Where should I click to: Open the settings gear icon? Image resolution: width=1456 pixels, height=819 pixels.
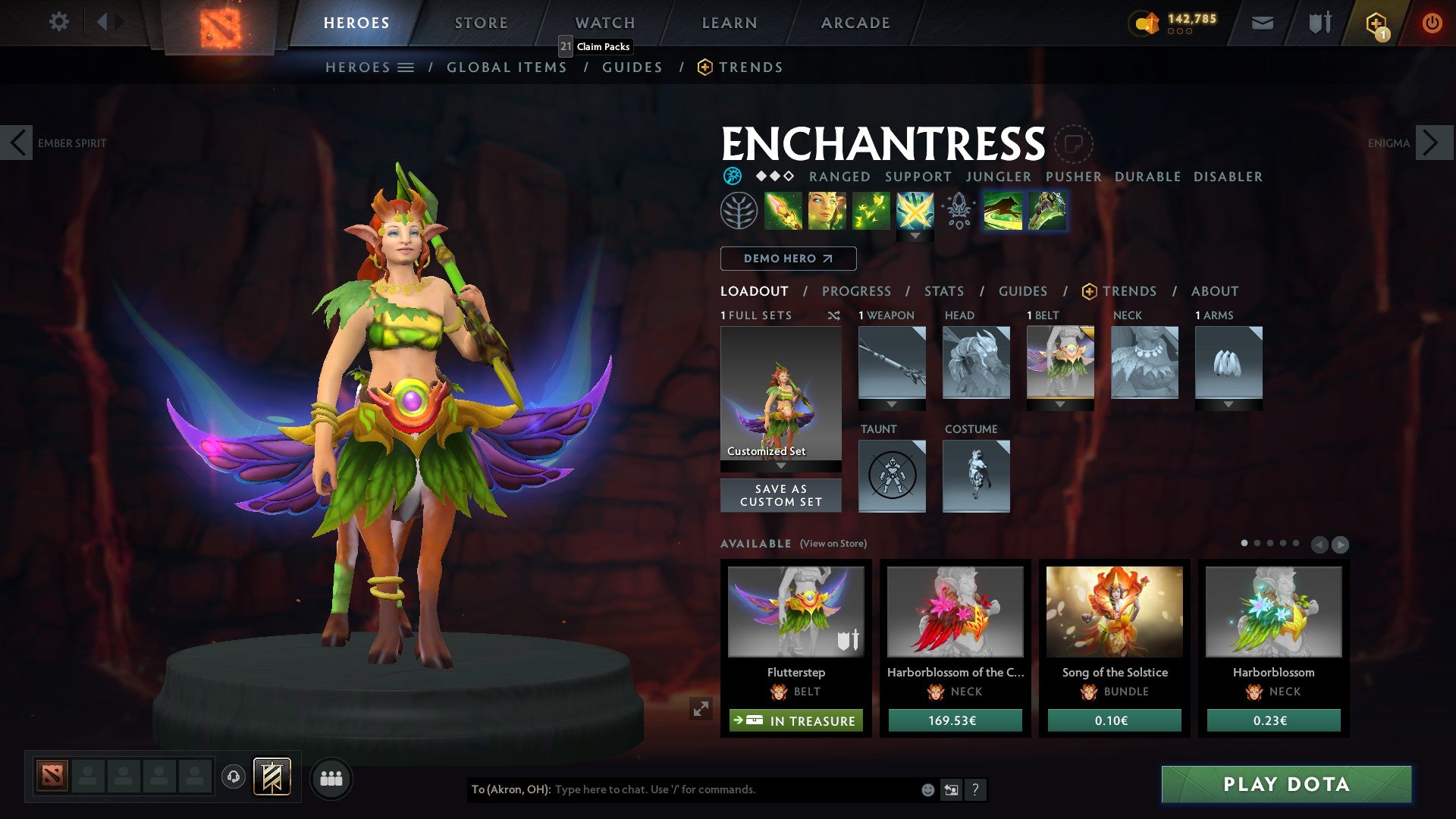[x=58, y=22]
